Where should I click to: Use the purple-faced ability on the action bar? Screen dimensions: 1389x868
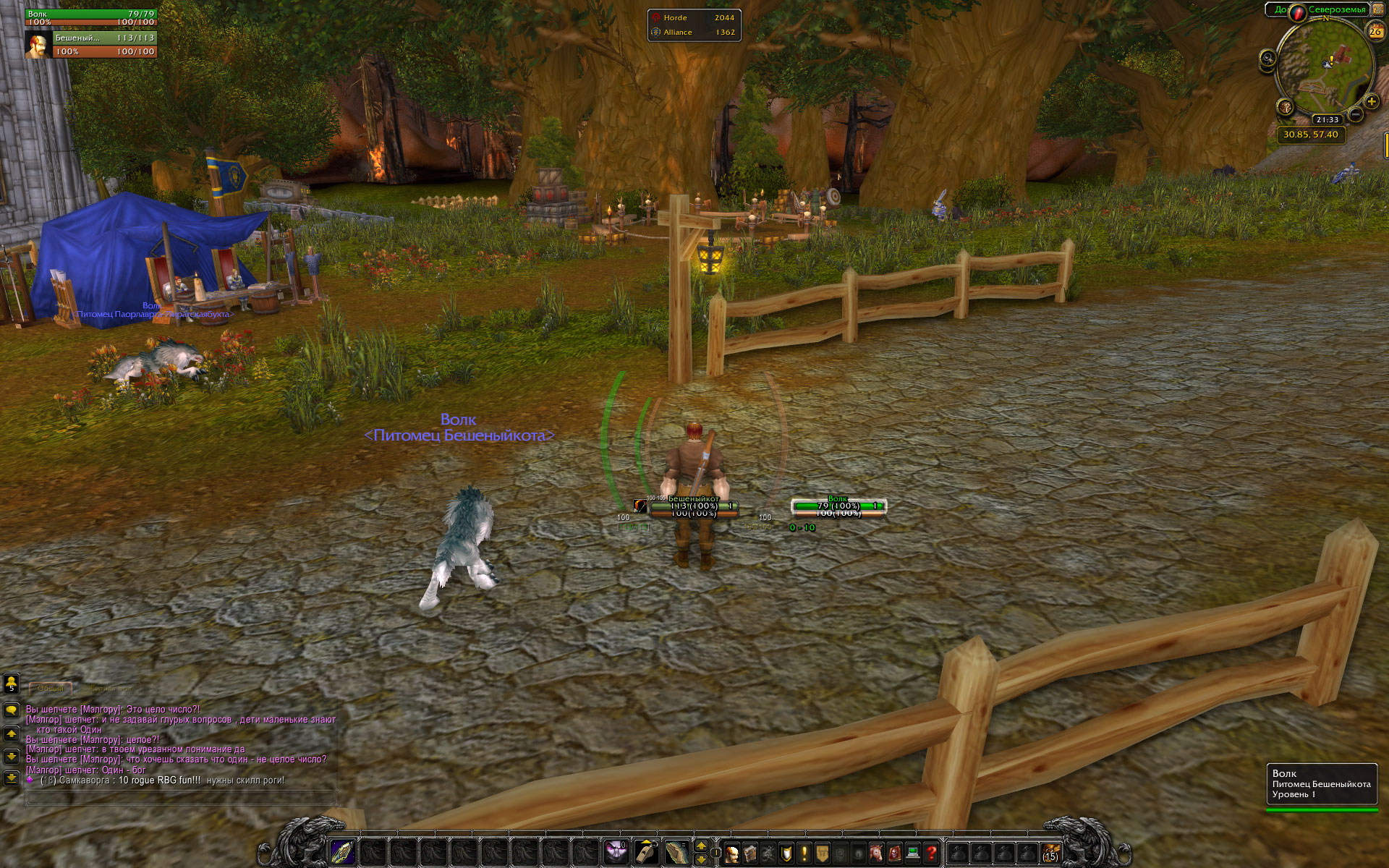pyautogui.click(x=615, y=852)
